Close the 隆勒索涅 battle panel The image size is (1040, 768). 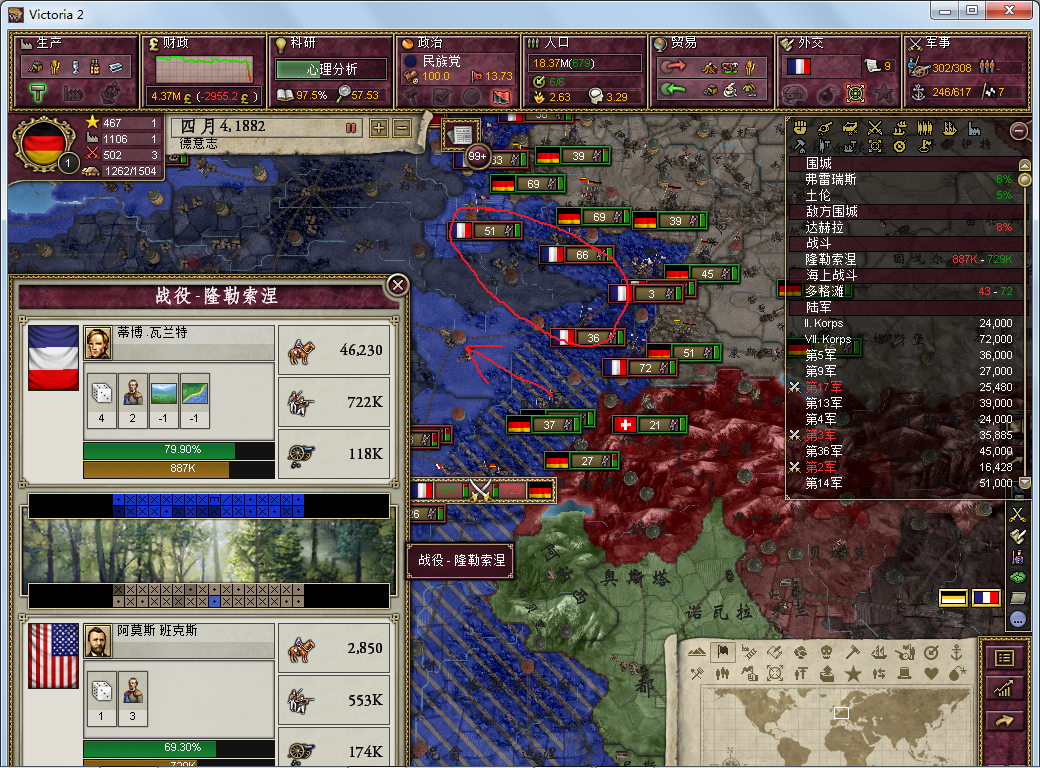(398, 286)
